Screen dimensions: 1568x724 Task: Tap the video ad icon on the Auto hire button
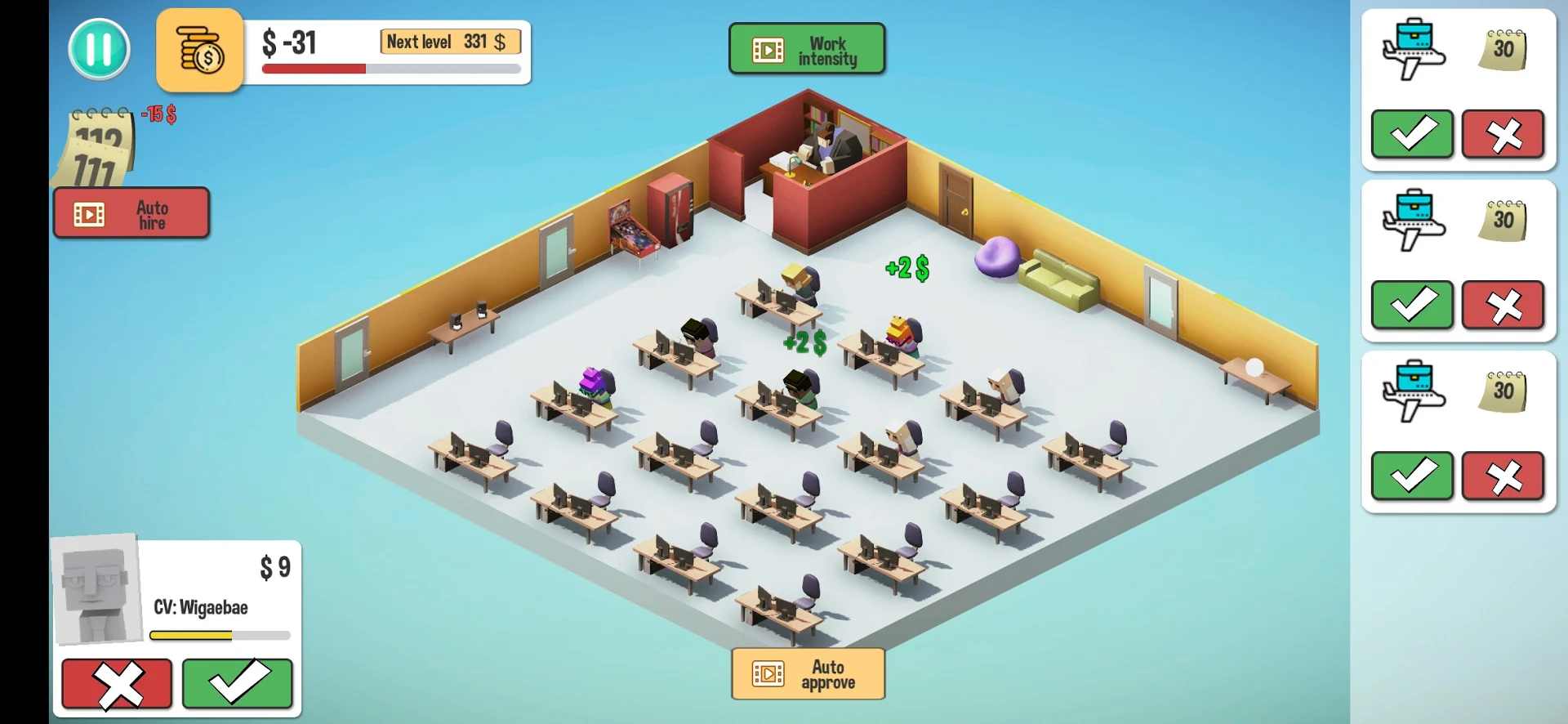[x=88, y=213]
